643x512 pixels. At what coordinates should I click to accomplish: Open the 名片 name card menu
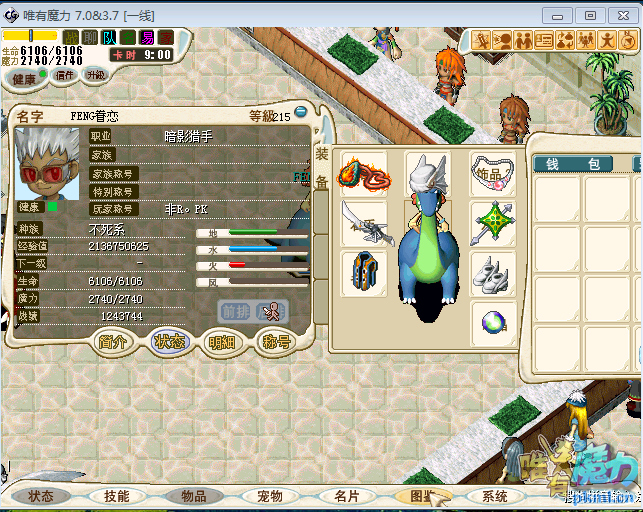(x=346, y=496)
